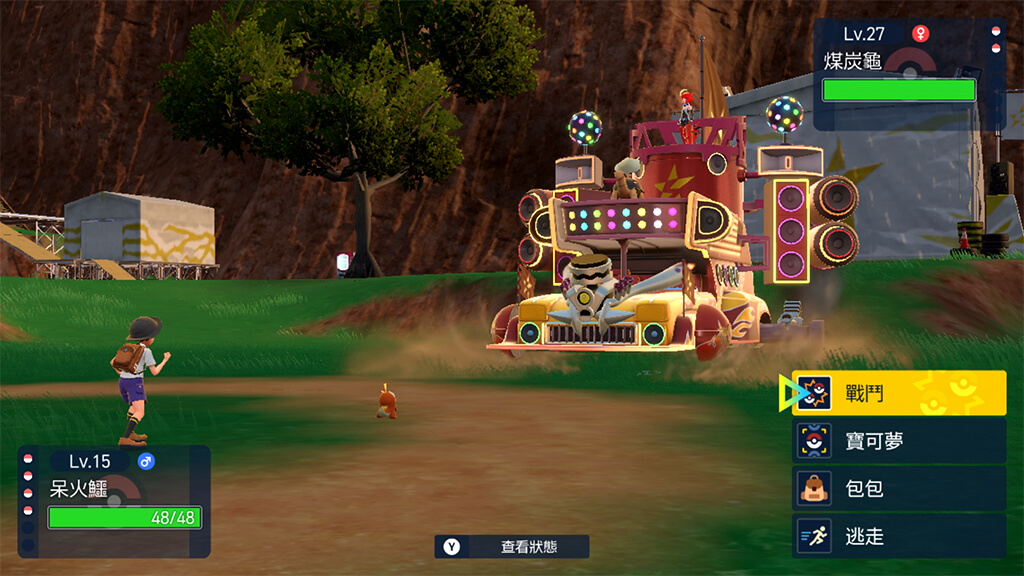Choose the 戰鬥 battle command
The width and height of the screenshot is (1024, 576).
coord(899,393)
